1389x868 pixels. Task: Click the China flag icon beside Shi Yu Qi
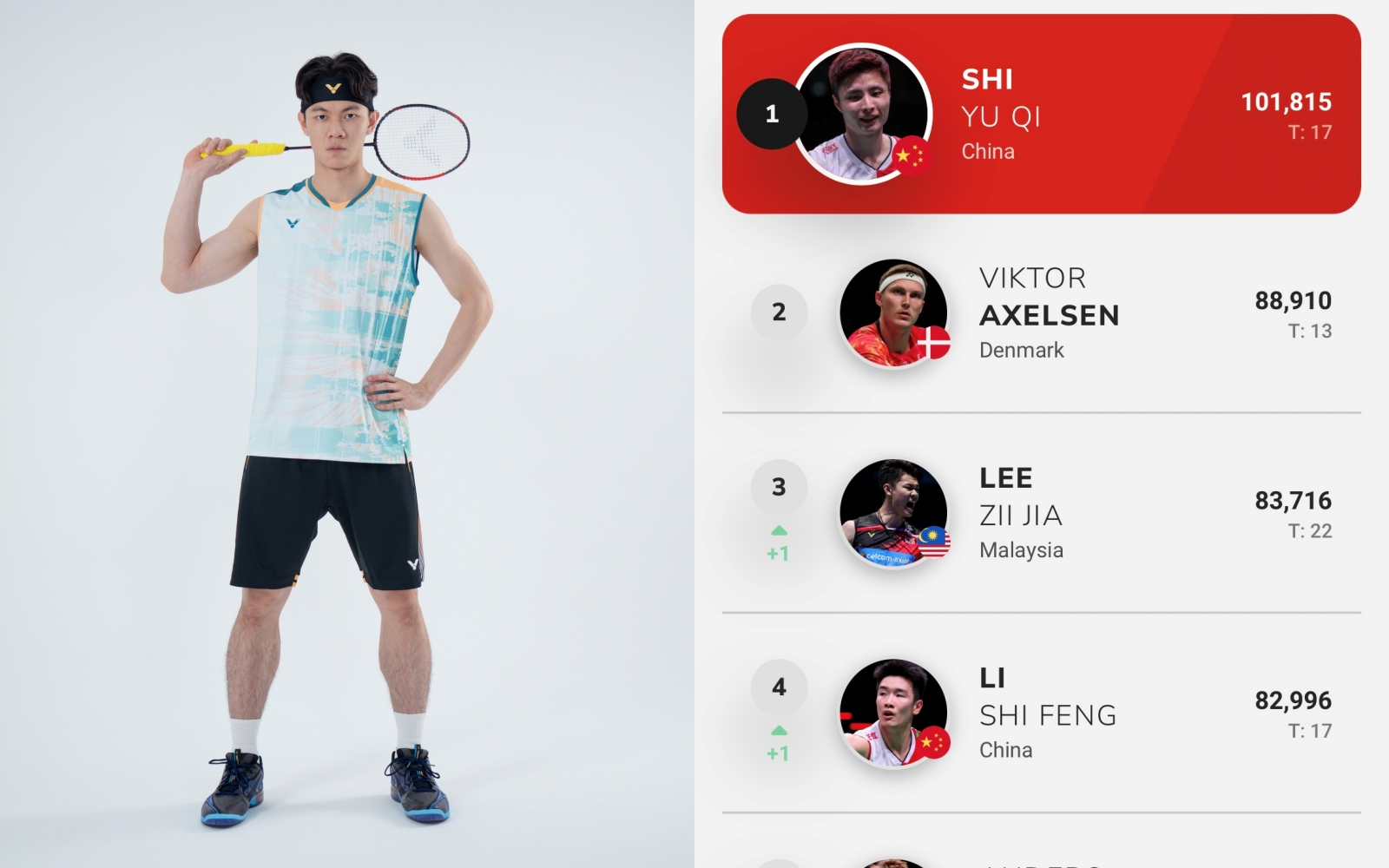tap(916, 158)
